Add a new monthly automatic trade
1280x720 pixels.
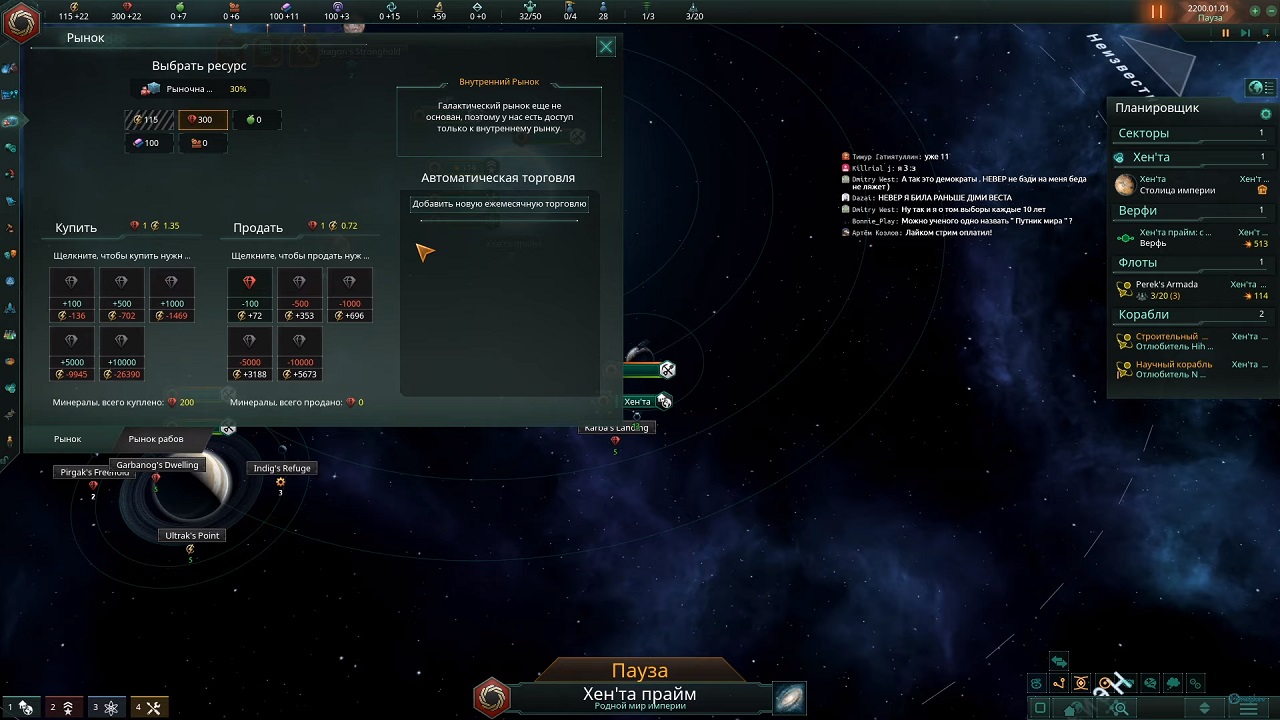[x=499, y=204]
